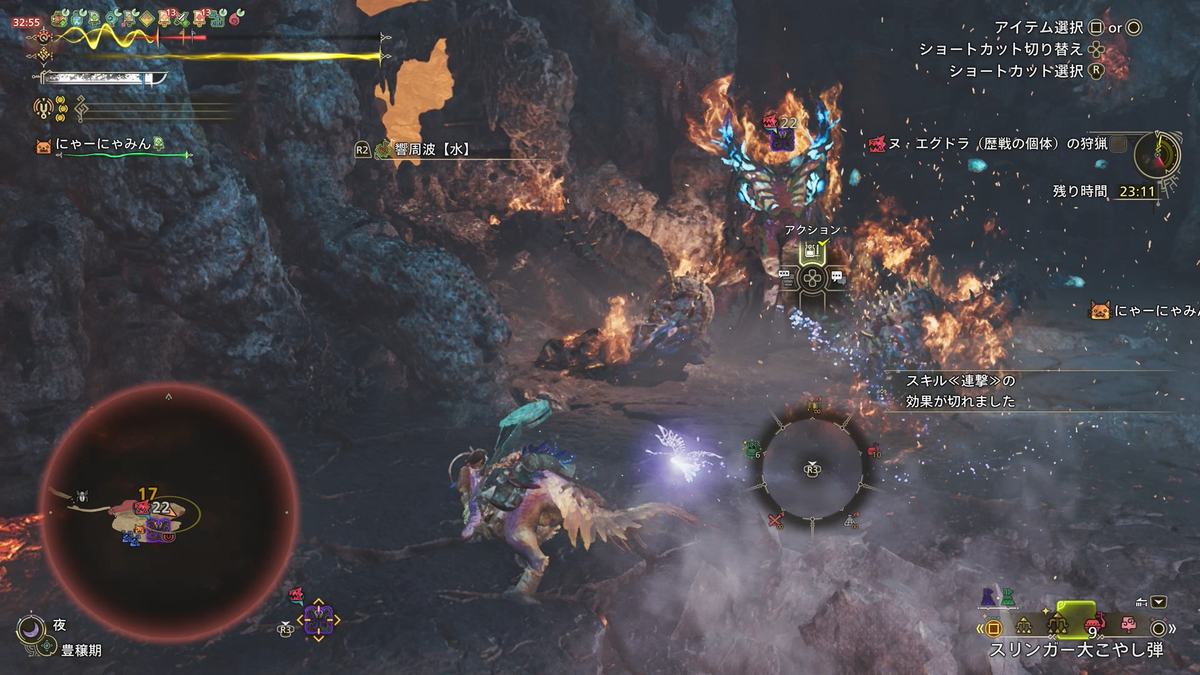Select the highlighted Slinger large dung pod slot

[x=1075, y=624]
